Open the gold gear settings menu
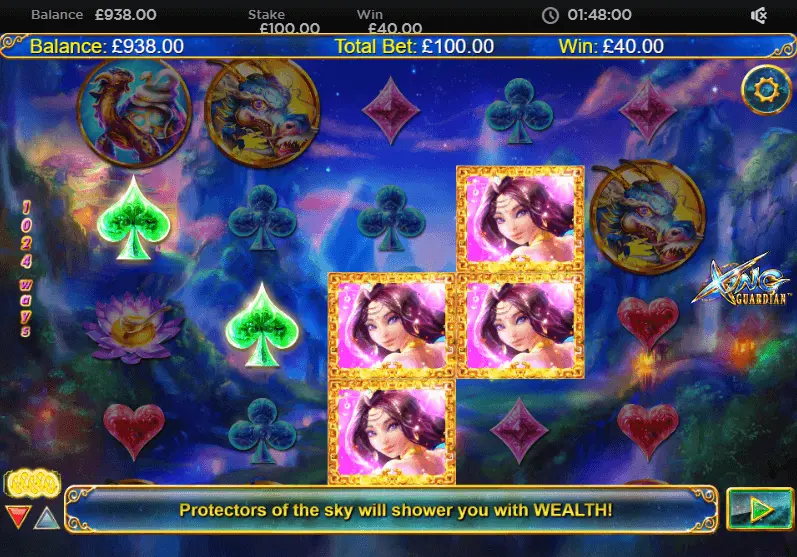Image resolution: width=797 pixels, height=557 pixels. click(x=765, y=91)
